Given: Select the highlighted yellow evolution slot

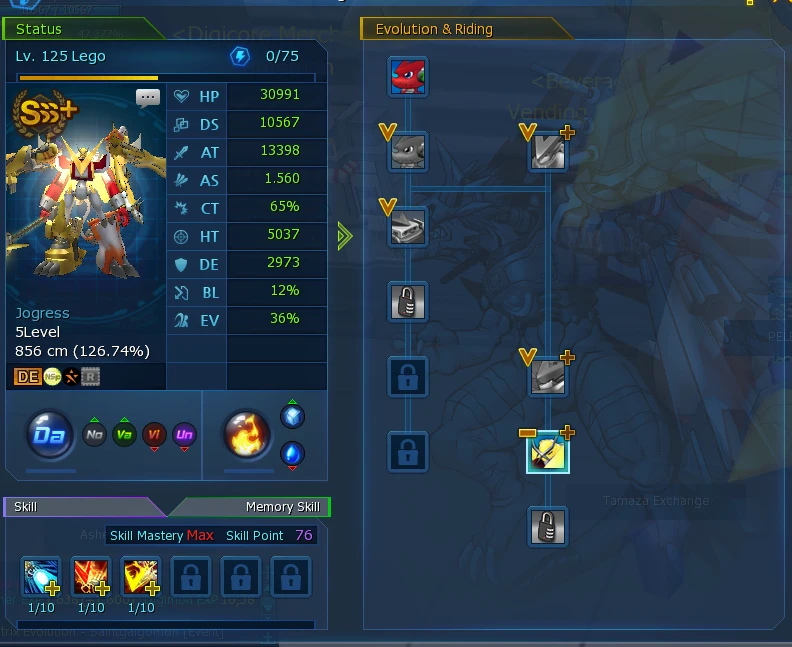Looking at the screenshot, I should pyautogui.click(x=548, y=453).
